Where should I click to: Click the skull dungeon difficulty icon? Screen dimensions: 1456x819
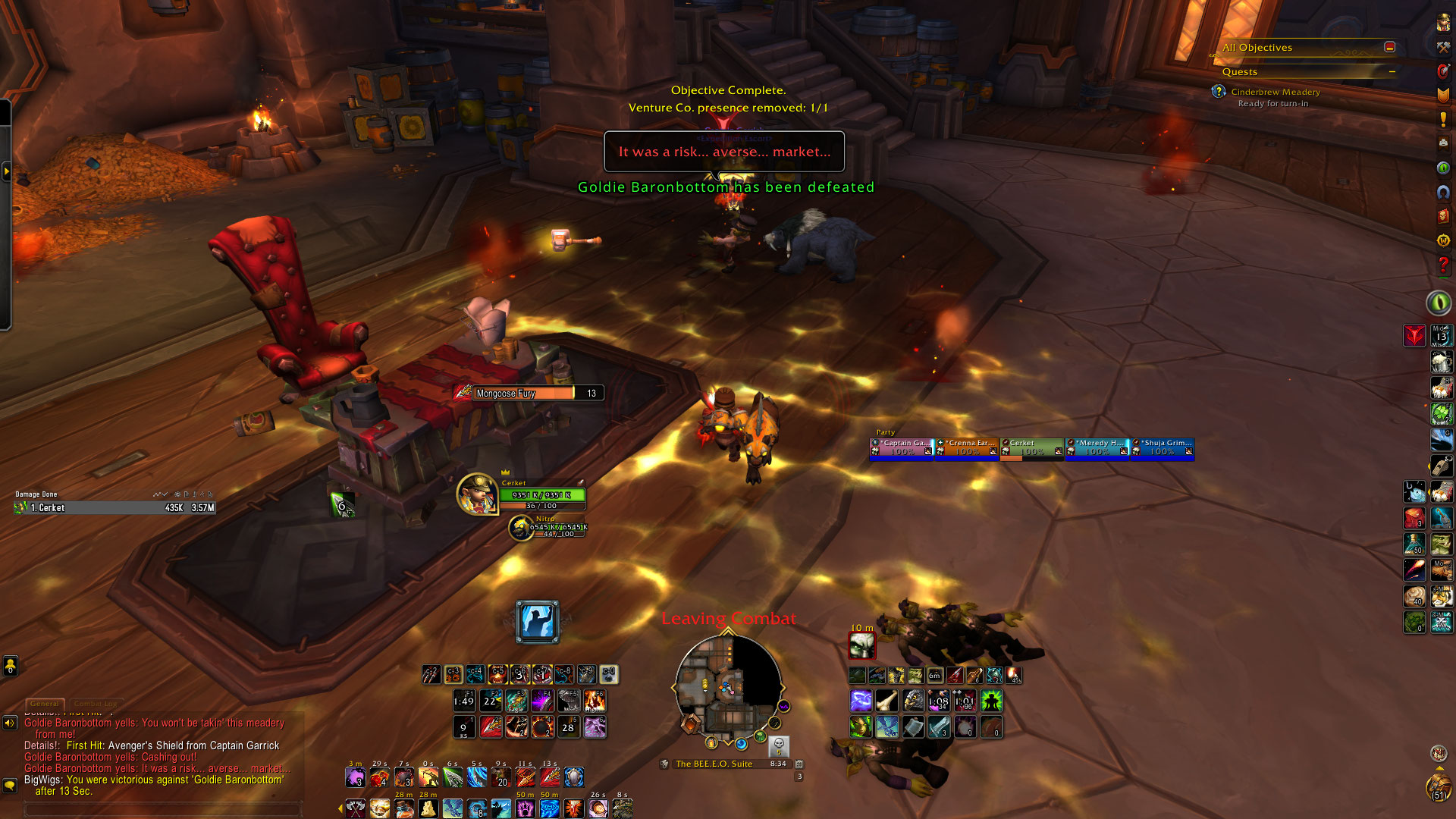coord(779,745)
